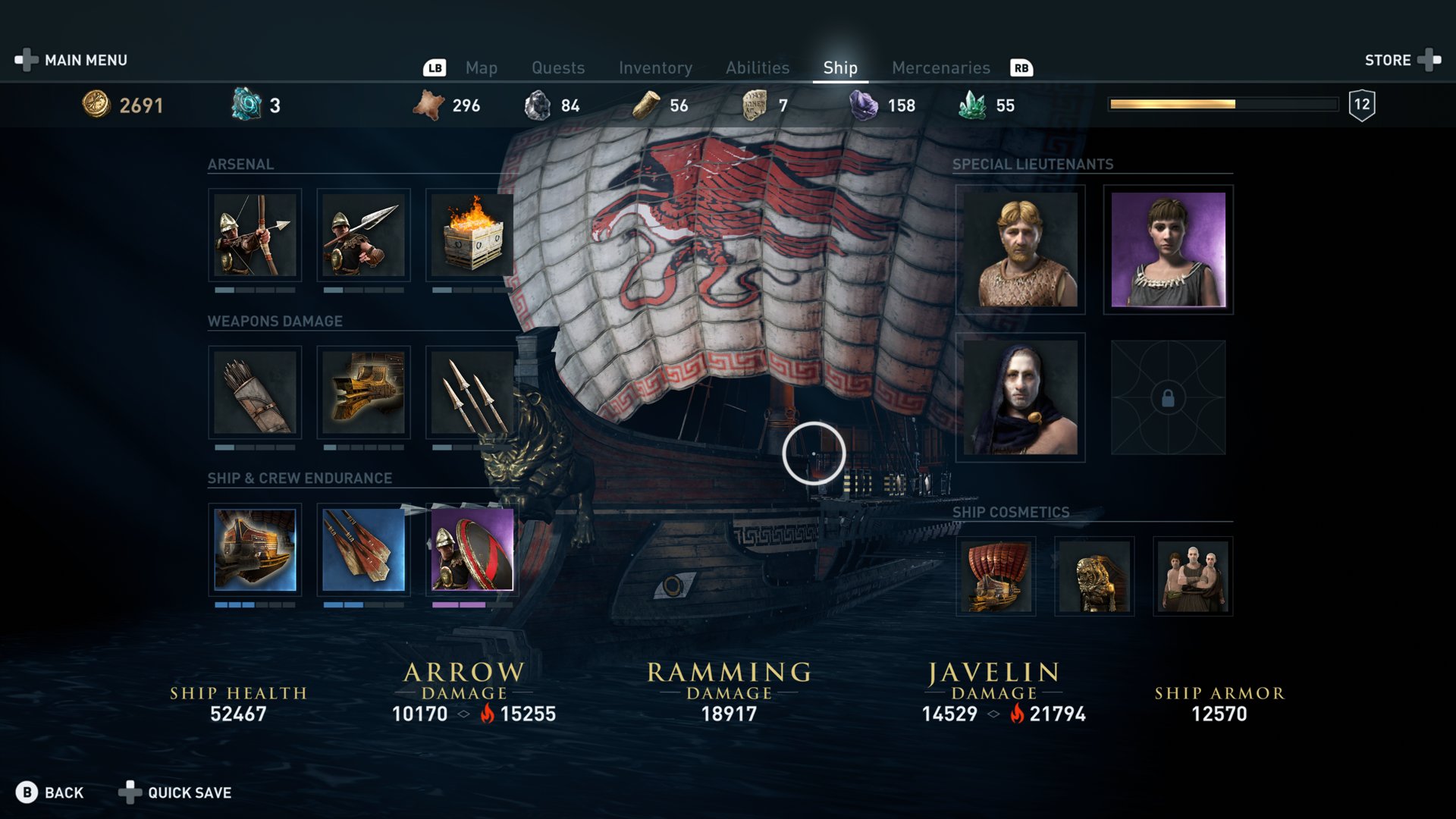Open the Mercenaries tab
The width and height of the screenshot is (1456, 819).
click(940, 68)
